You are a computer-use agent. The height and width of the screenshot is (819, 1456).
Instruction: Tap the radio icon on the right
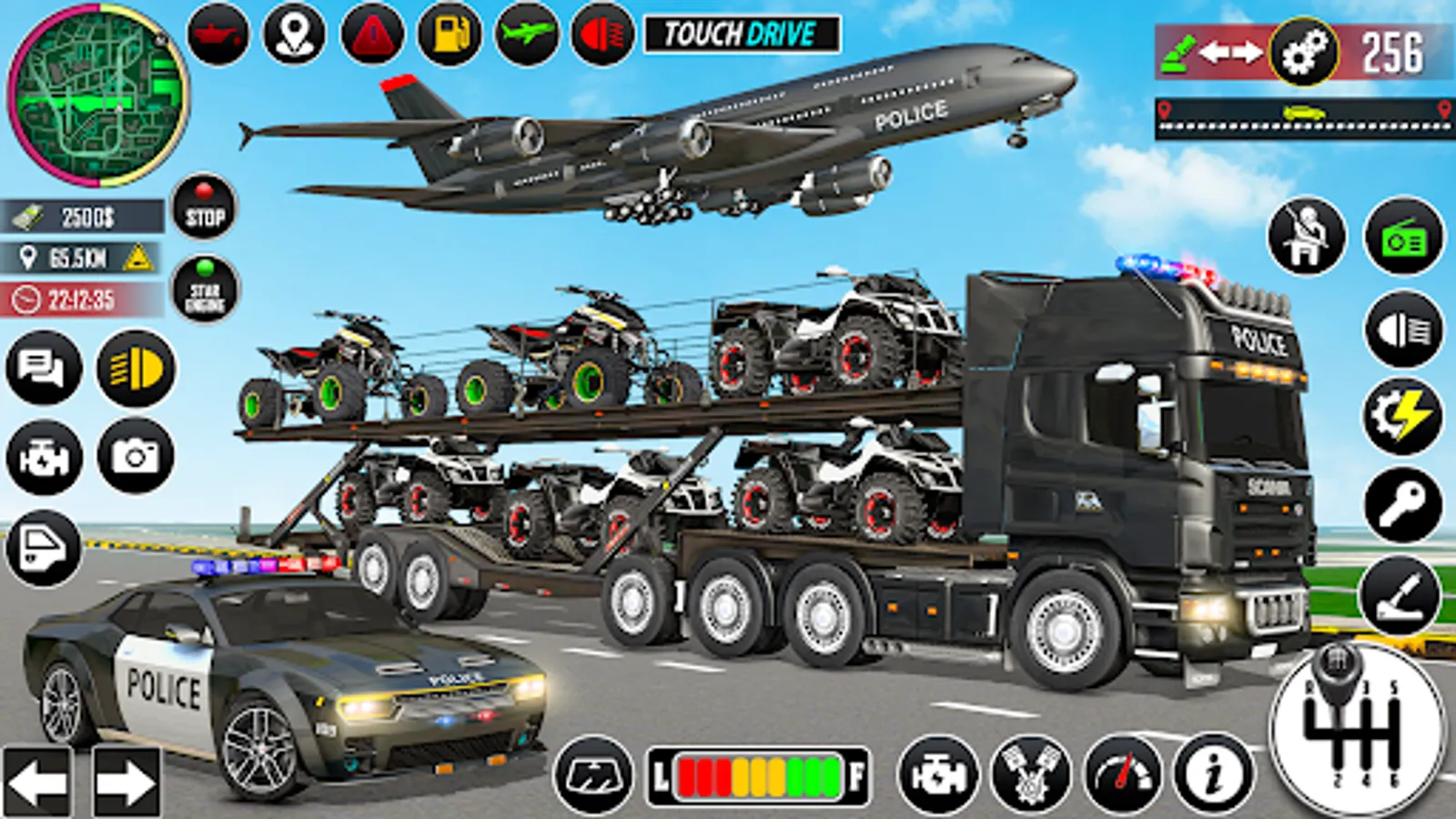pos(1401,236)
